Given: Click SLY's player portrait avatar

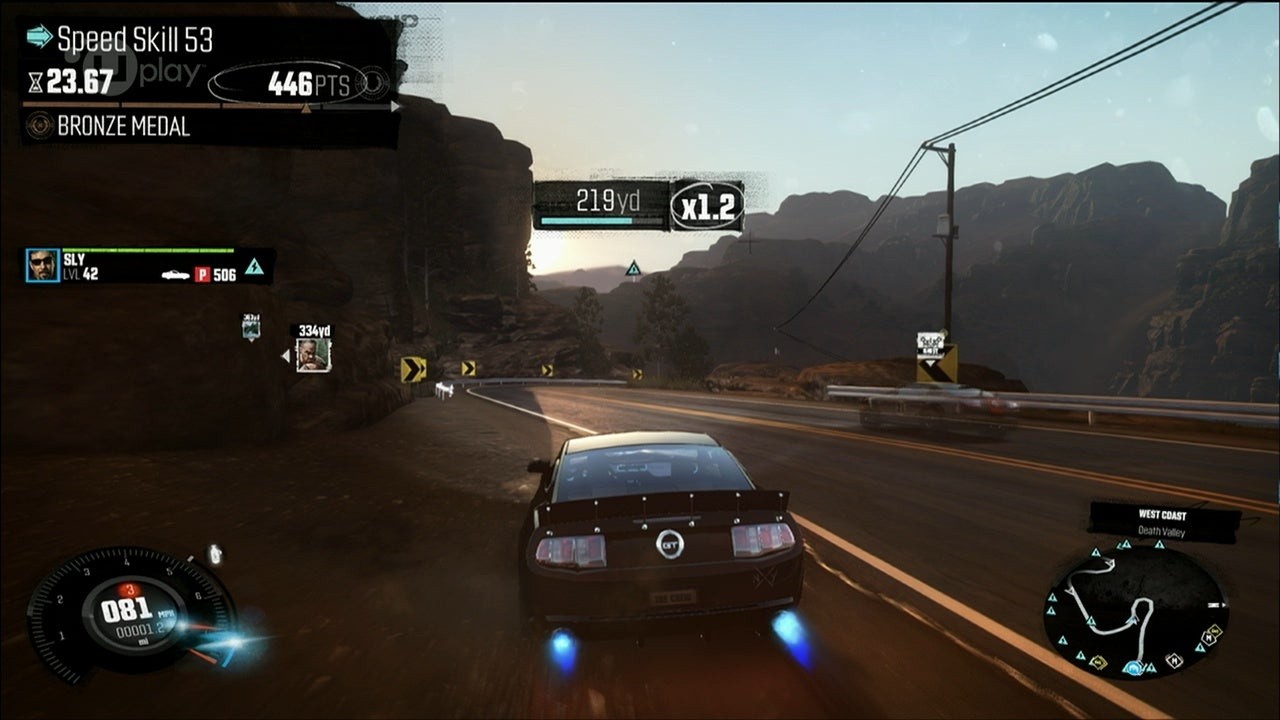Looking at the screenshot, I should 43,265.
